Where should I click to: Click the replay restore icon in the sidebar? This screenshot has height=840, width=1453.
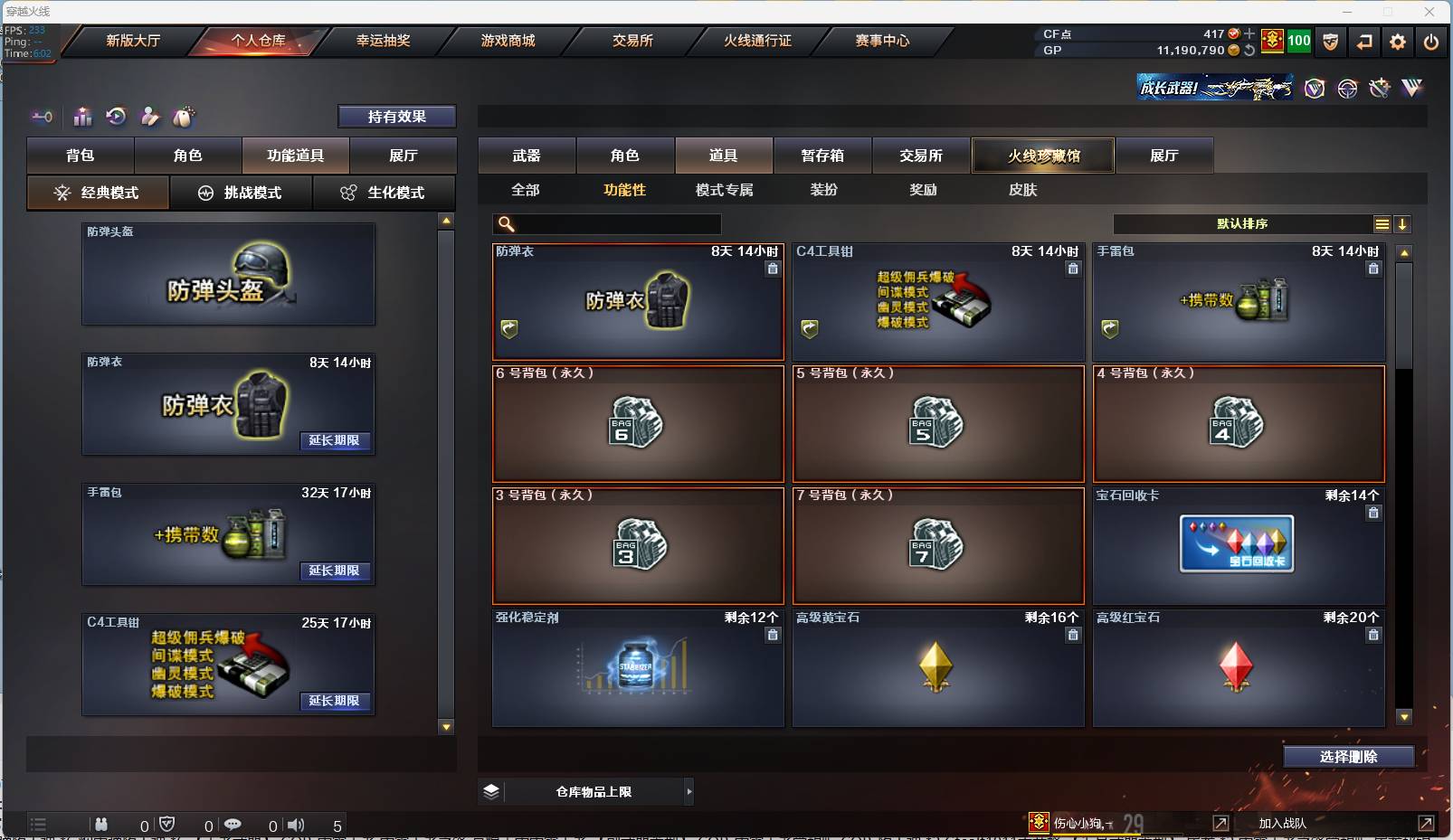tap(115, 117)
